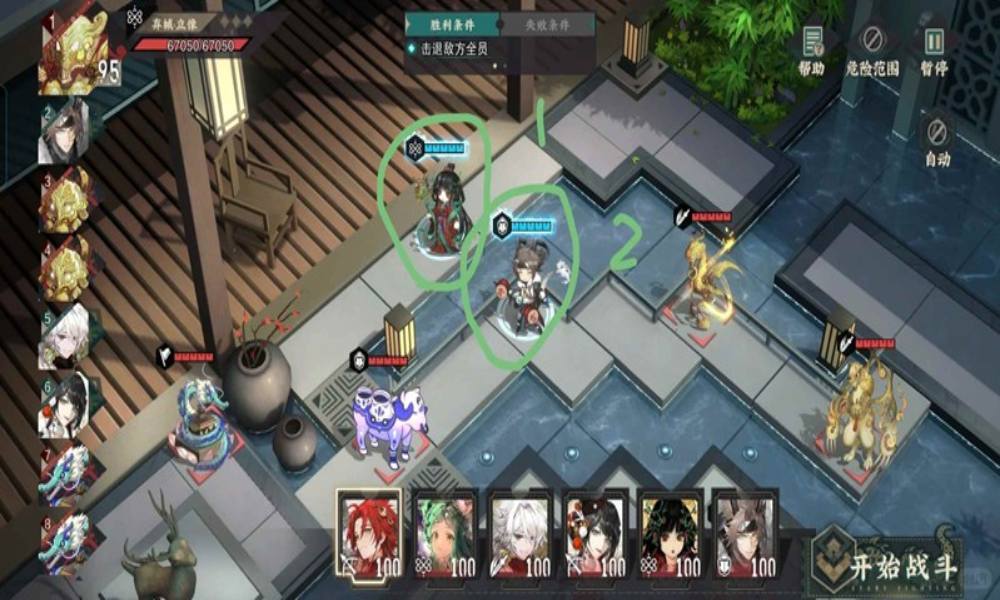This screenshot has height=600, width=1000.
Task: Select the 胜利条件 tab
Action: coord(451,24)
